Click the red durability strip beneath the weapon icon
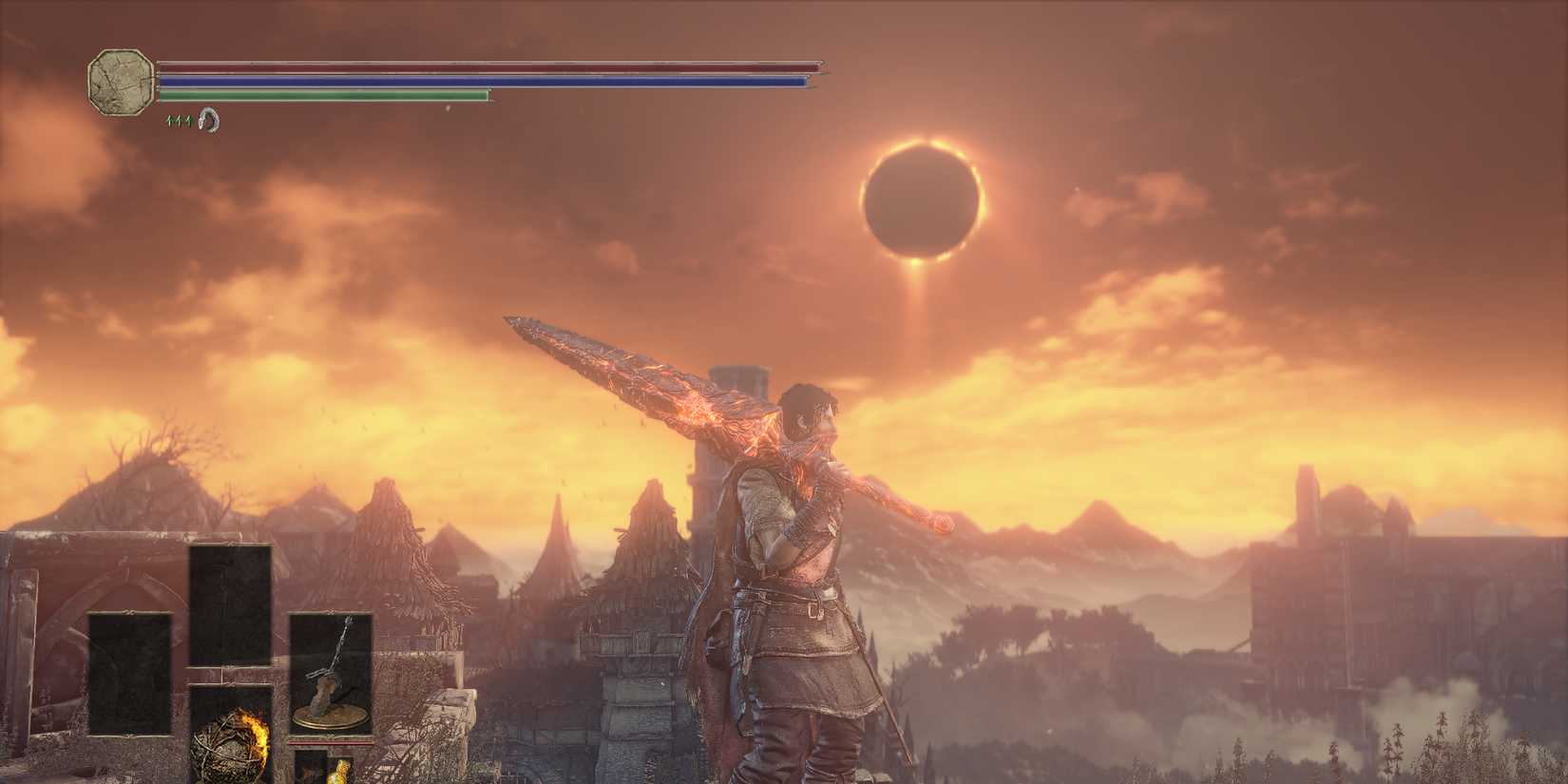Screen dimensions: 1568x784 point(331,741)
